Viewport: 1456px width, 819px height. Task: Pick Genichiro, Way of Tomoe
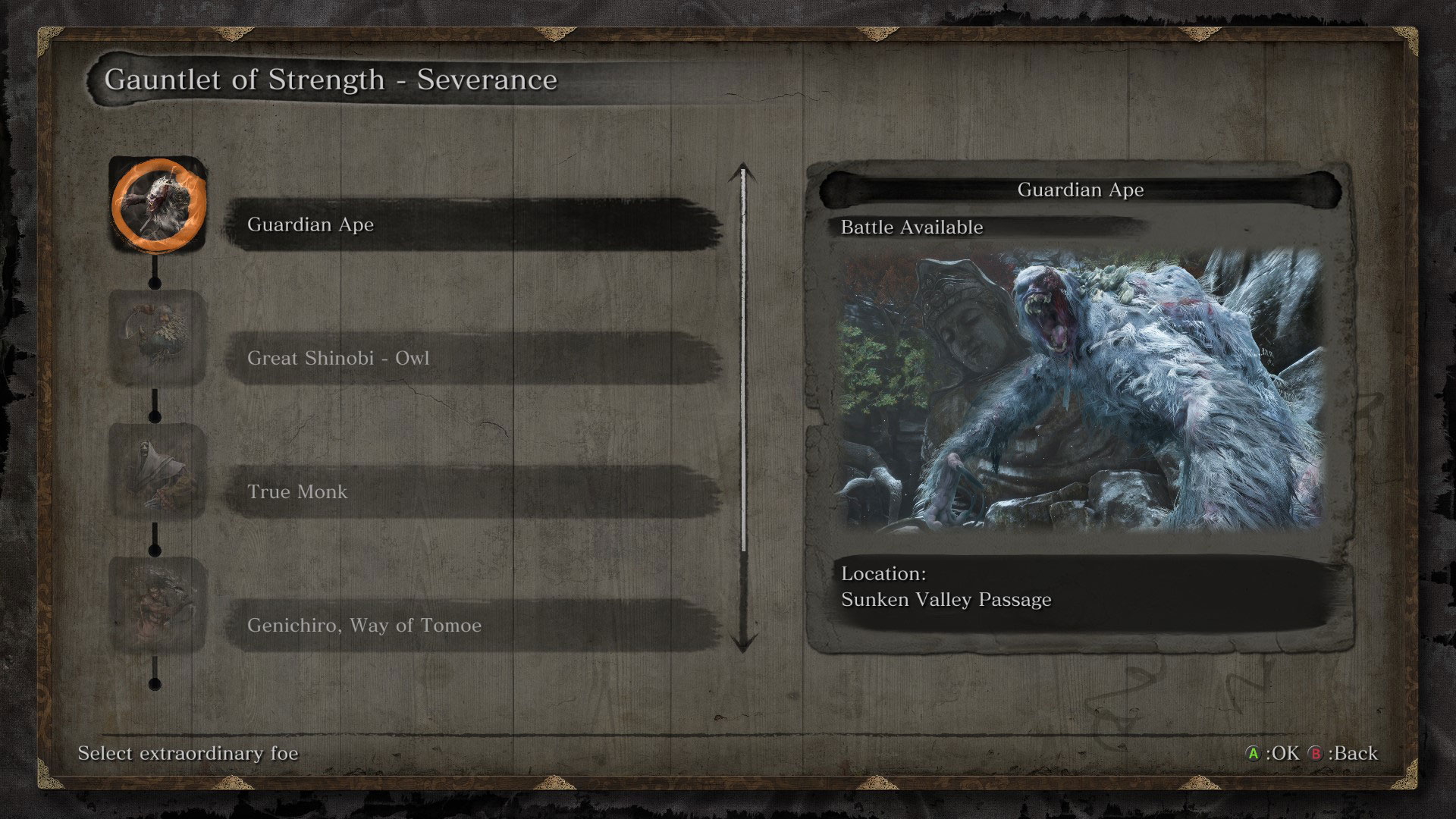pos(472,625)
